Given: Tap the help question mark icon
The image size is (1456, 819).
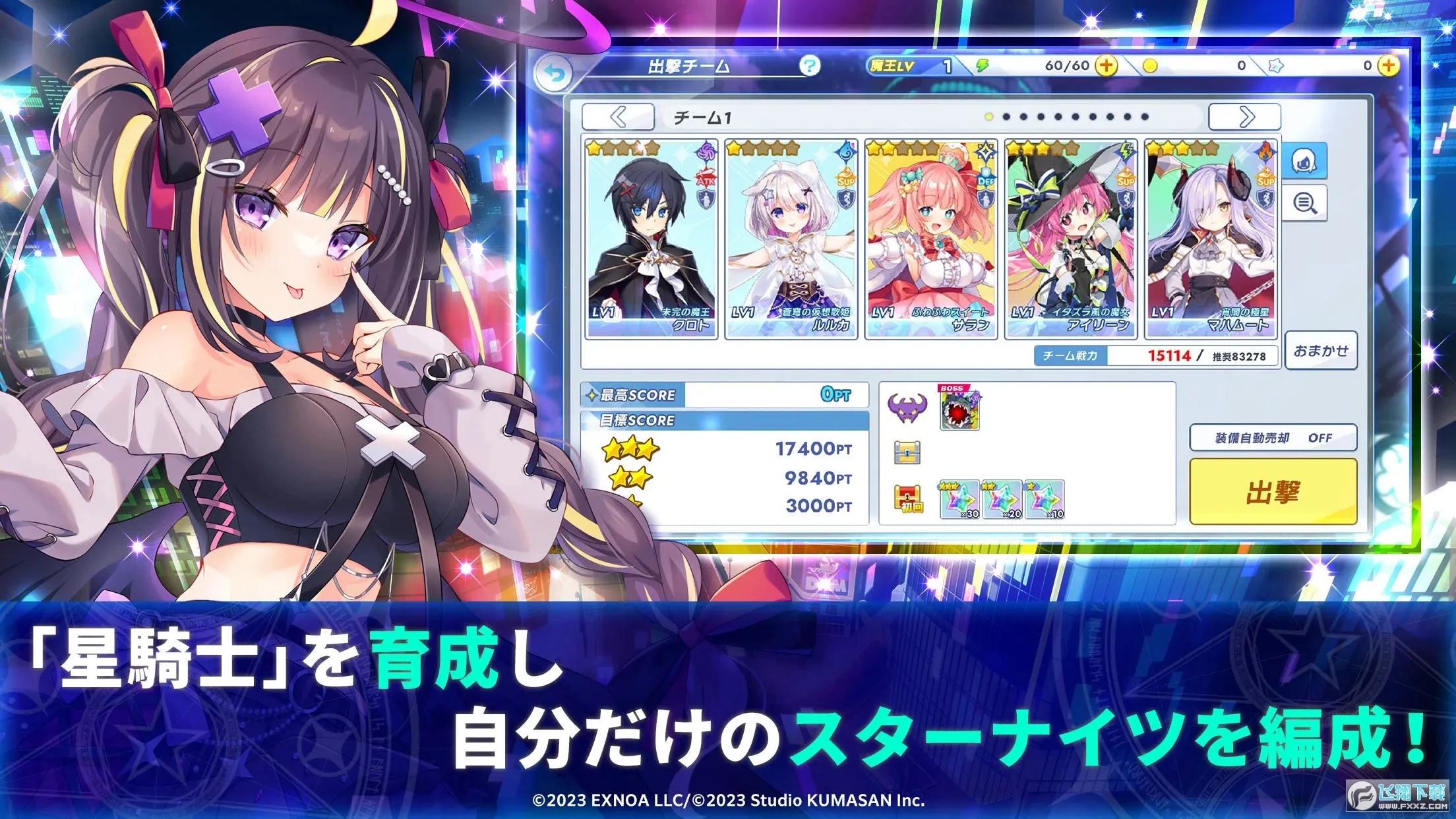Looking at the screenshot, I should point(809,65).
